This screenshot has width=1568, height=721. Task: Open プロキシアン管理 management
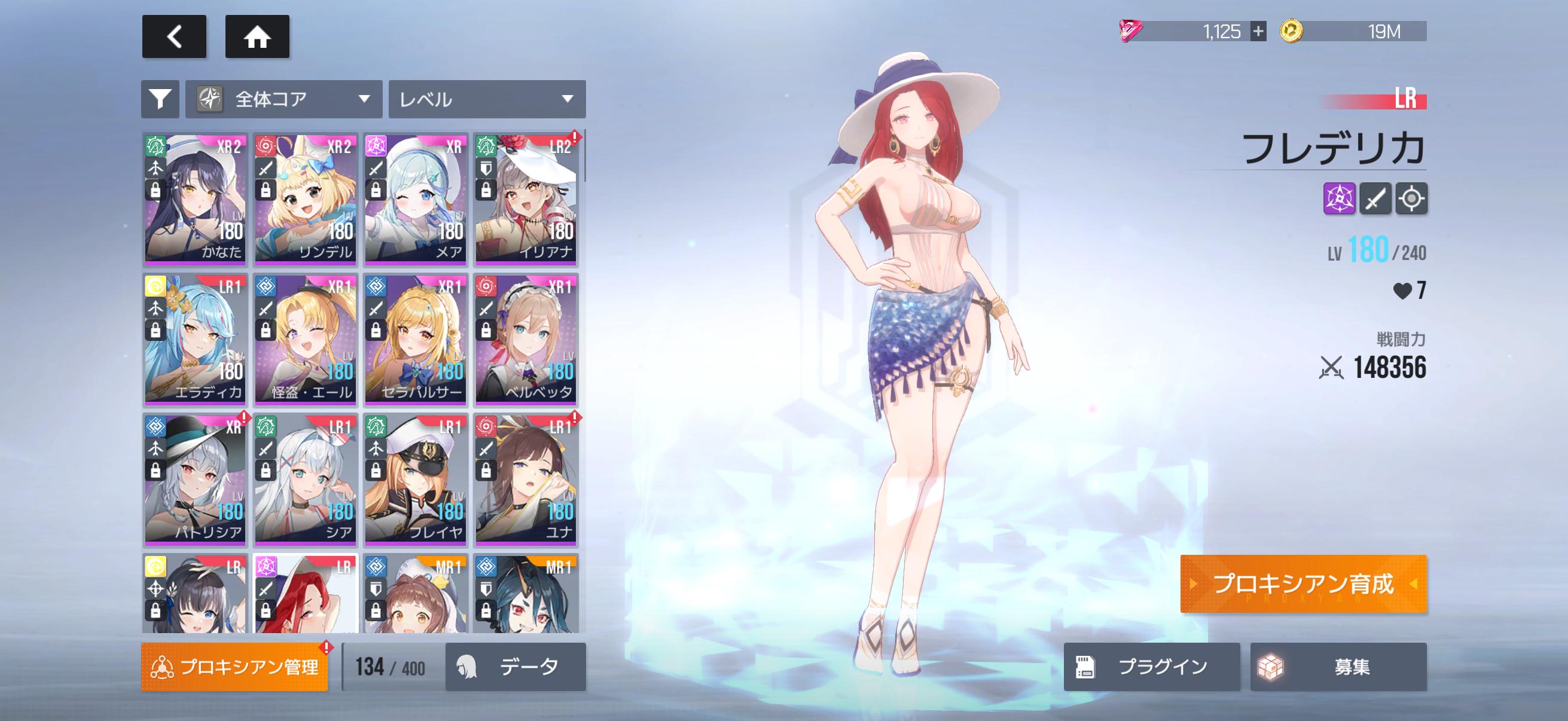(234, 667)
